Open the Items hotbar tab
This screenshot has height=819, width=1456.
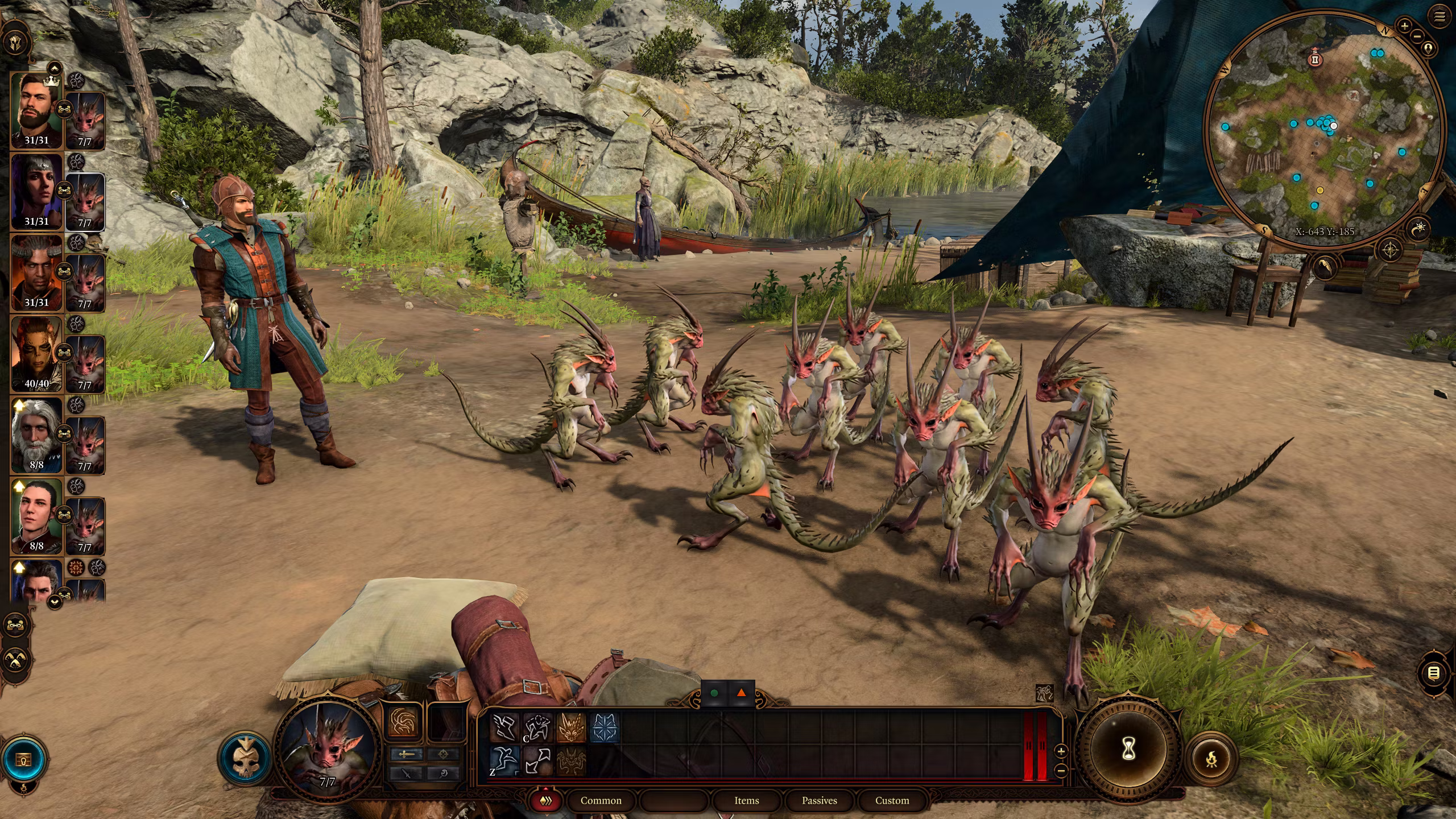tap(746, 801)
